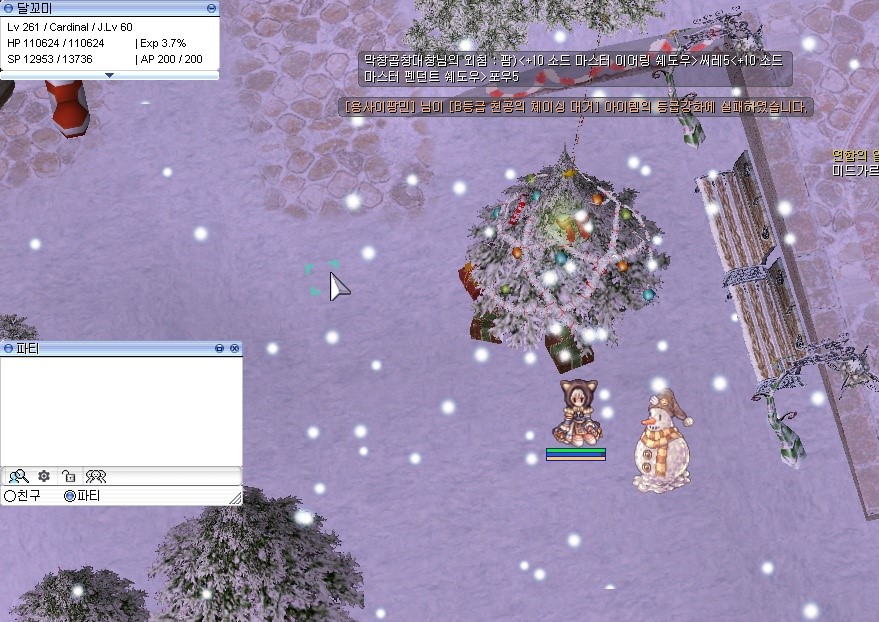
Task: Click the party window resize grip
Action: (x=236, y=498)
